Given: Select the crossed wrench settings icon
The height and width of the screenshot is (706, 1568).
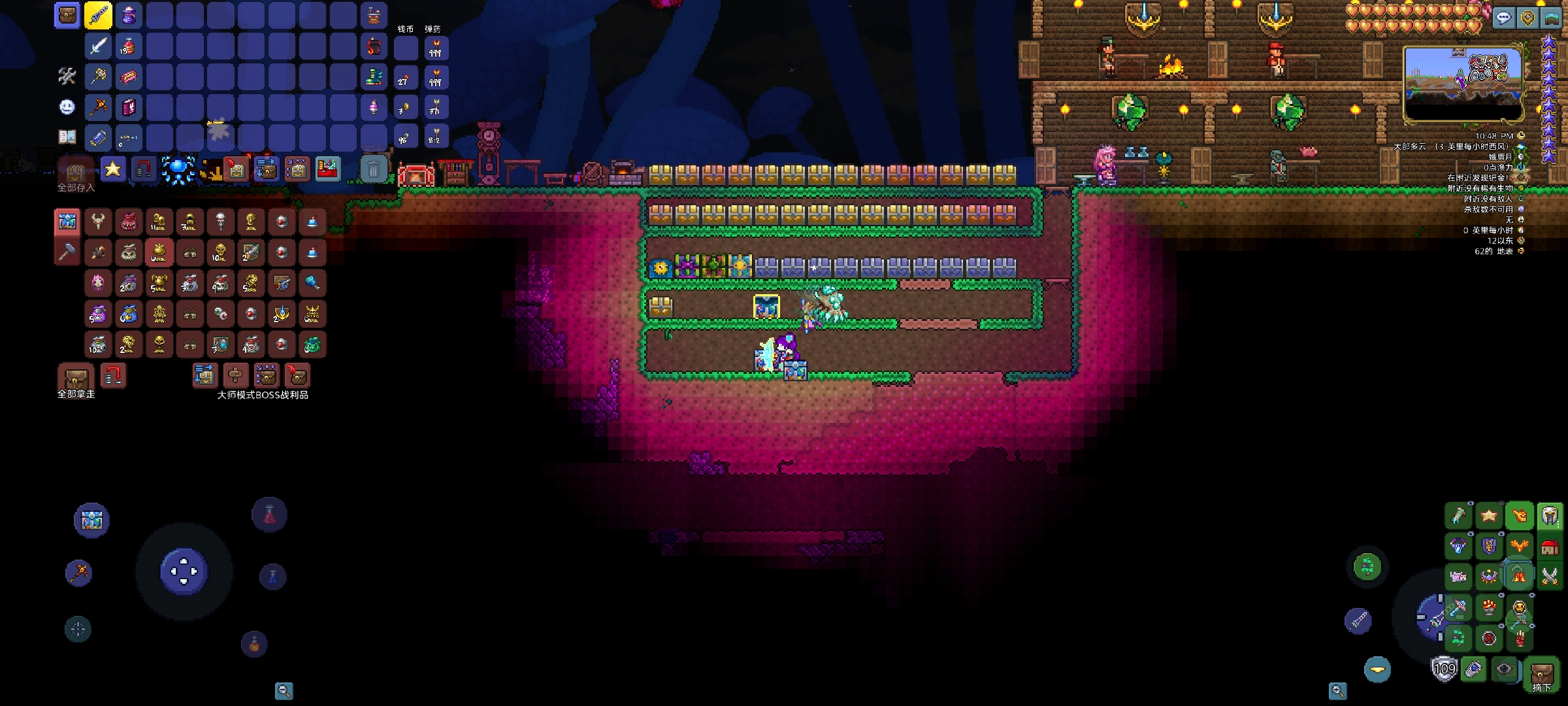Looking at the screenshot, I should tap(67, 76).
